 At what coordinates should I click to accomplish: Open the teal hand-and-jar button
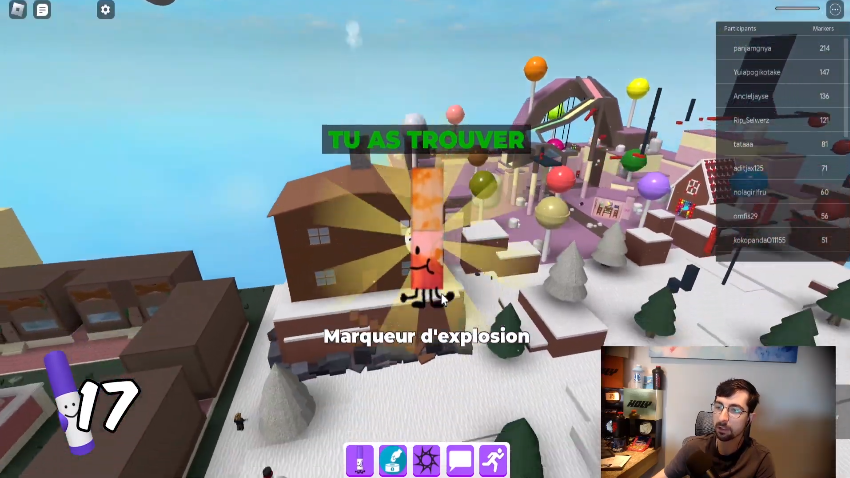coord(393,461)
